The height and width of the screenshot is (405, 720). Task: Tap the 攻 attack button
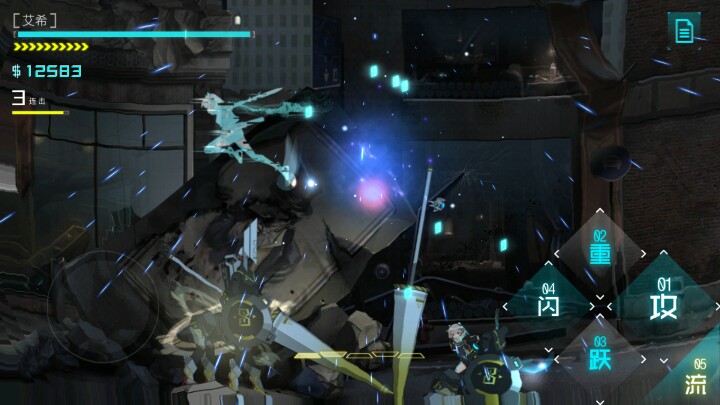663,300
